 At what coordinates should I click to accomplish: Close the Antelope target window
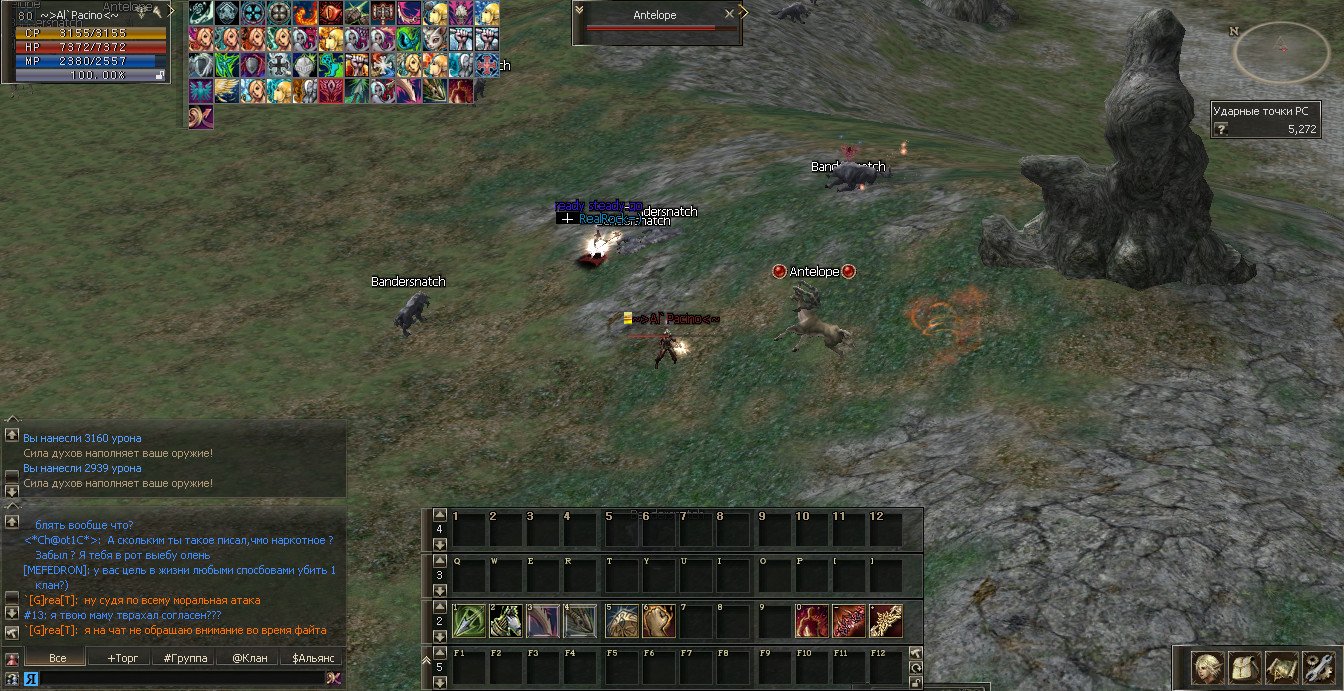(730, 15)
